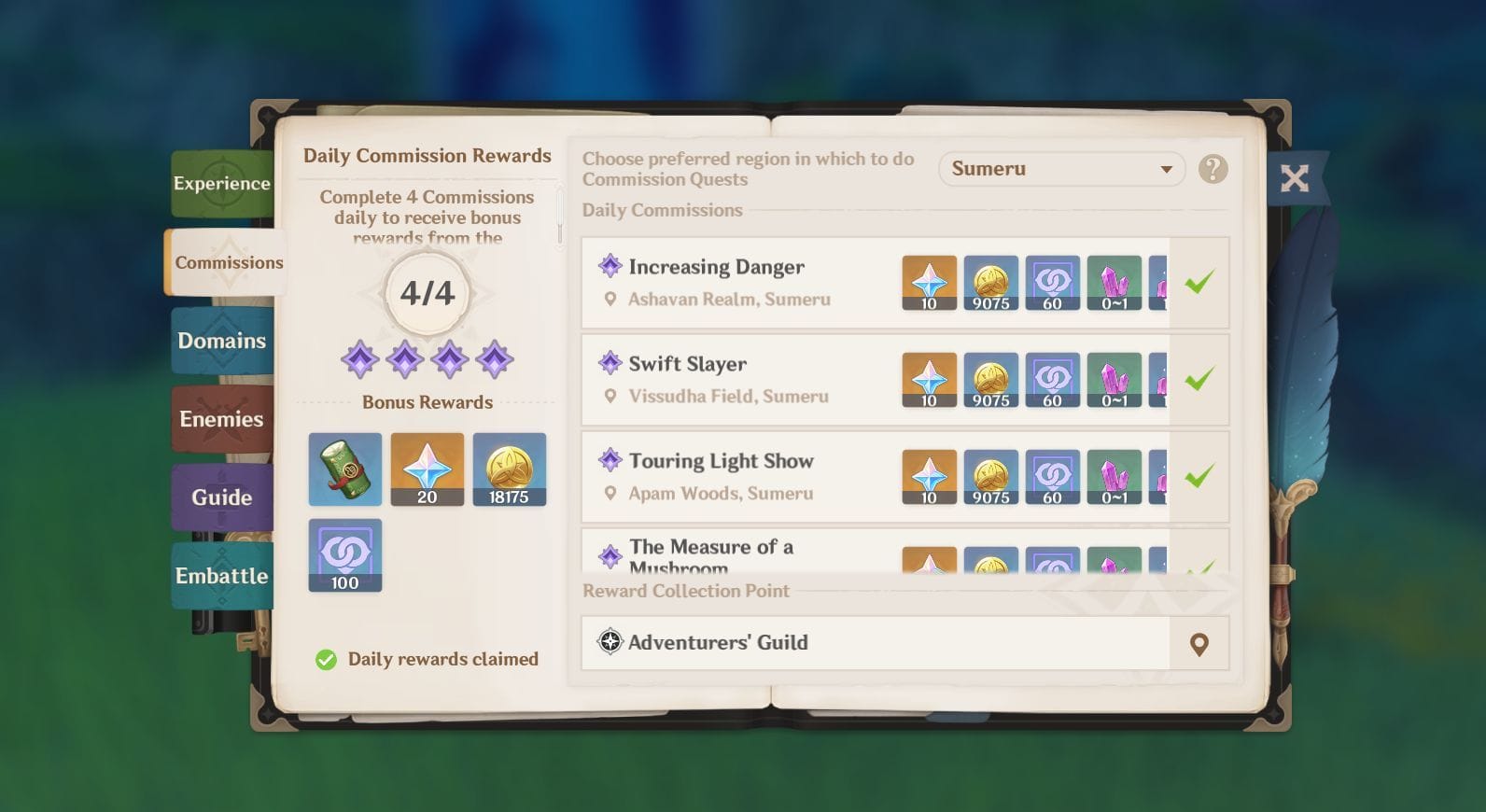Click the checkmark confirming Daily rewards claimed
Viewport: 1486px width, 812px height.
[324, 660]
